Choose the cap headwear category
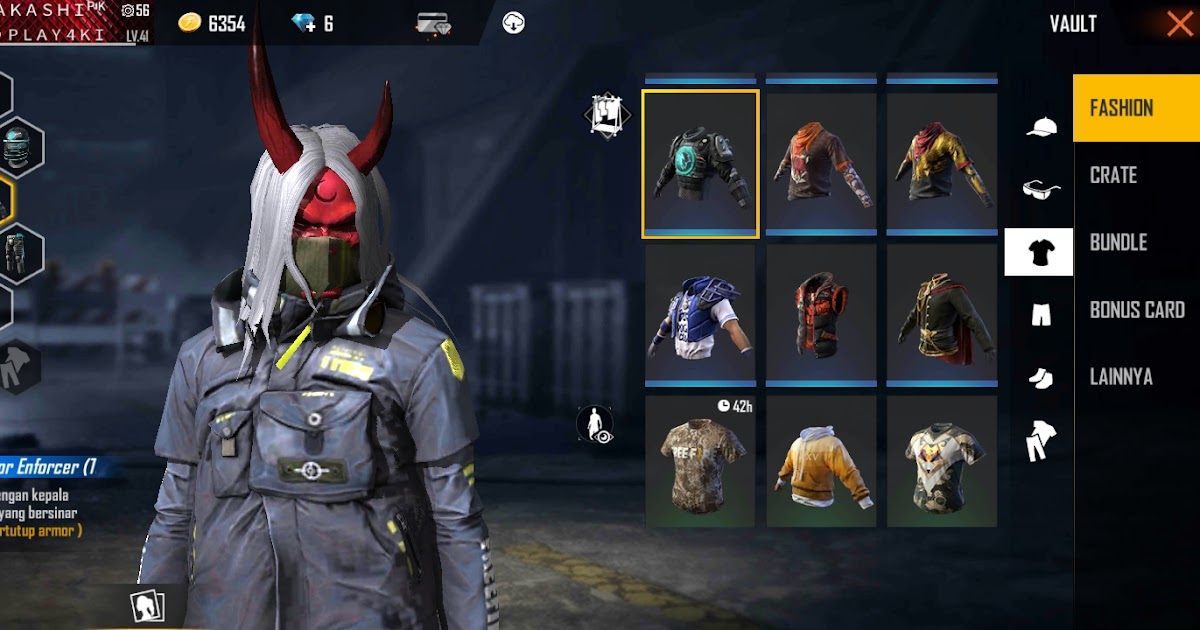The image size is (1200, 630). tap(1040, 127)
